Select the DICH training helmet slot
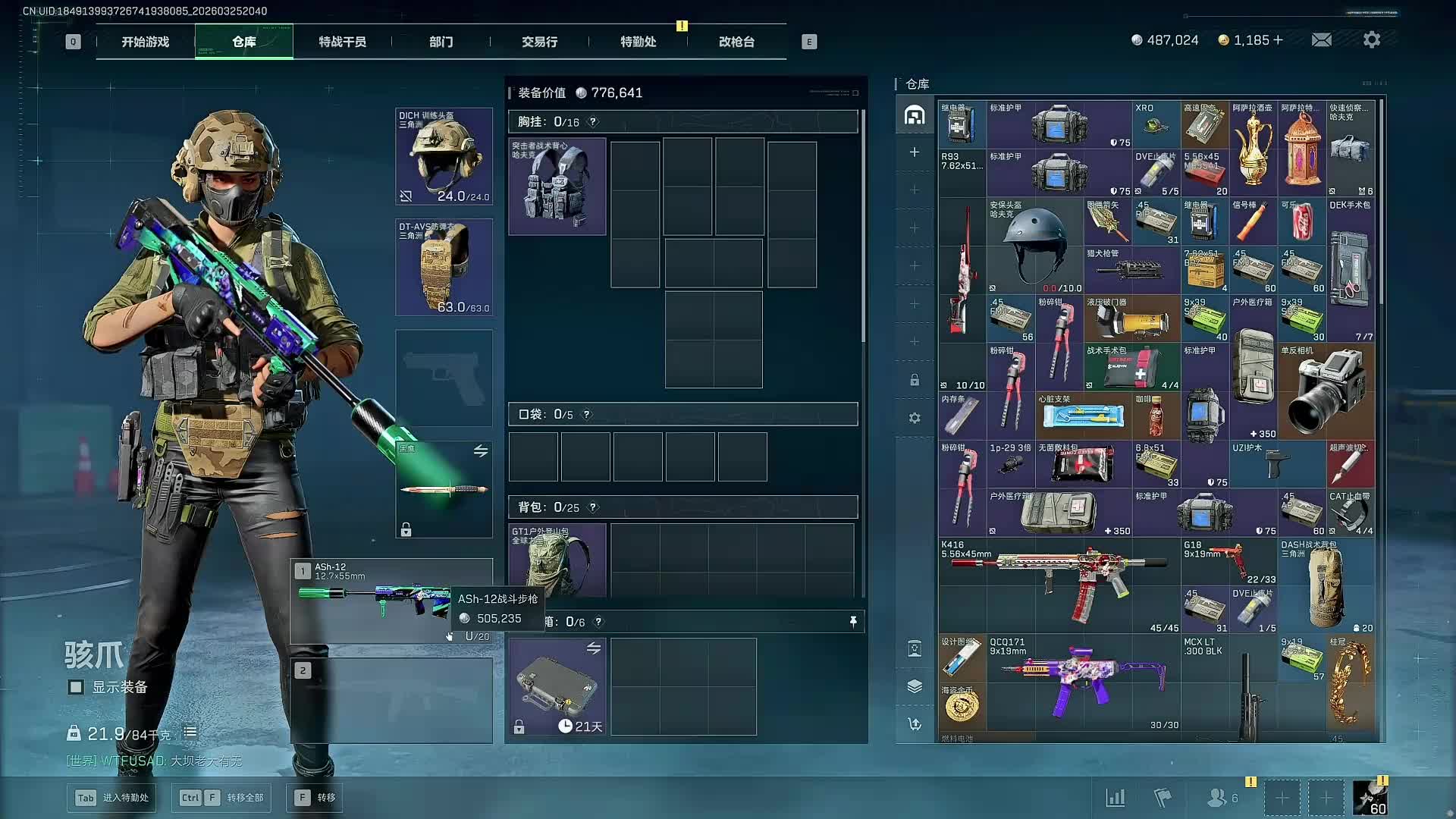Image resolution: width=1456 pixels, height=819 pixels. tap(444, 157)
